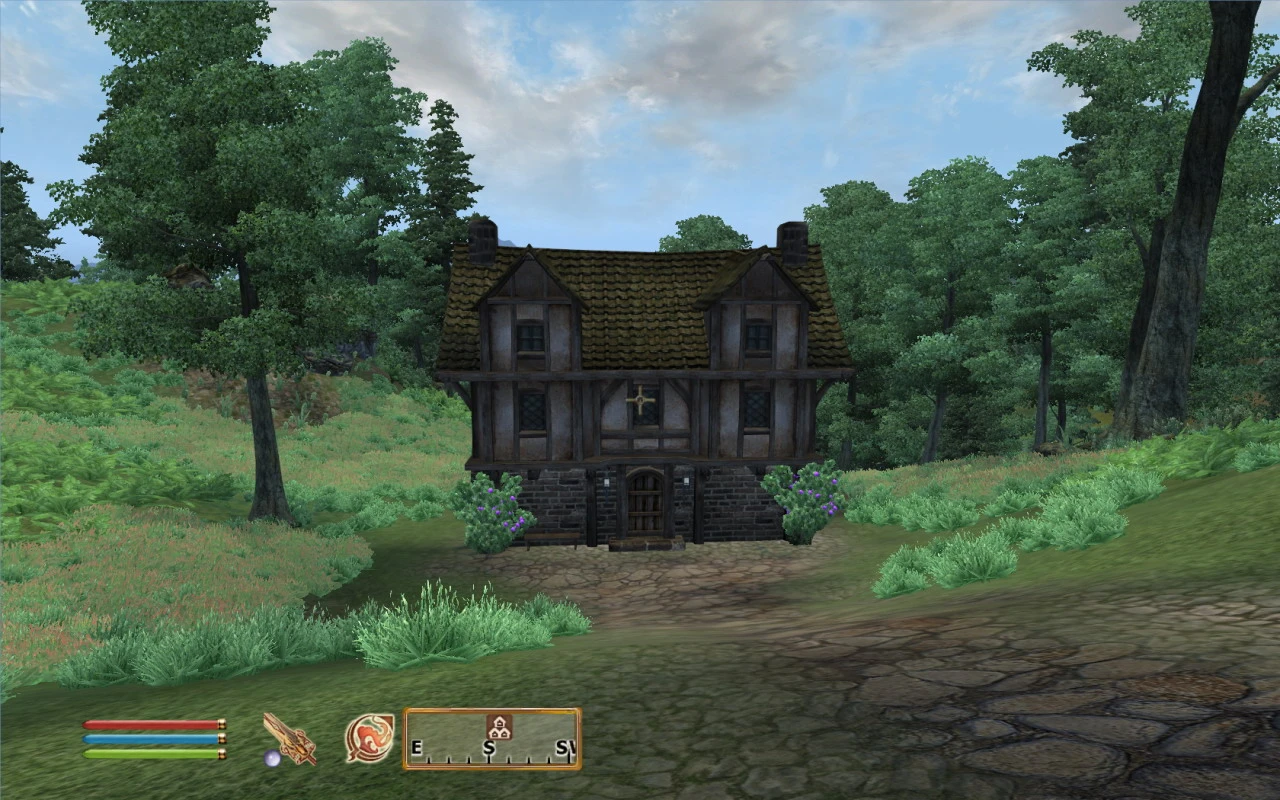Click the red health bar
The width and height of the screenshot is (1280, 800).
coord(150,724)
